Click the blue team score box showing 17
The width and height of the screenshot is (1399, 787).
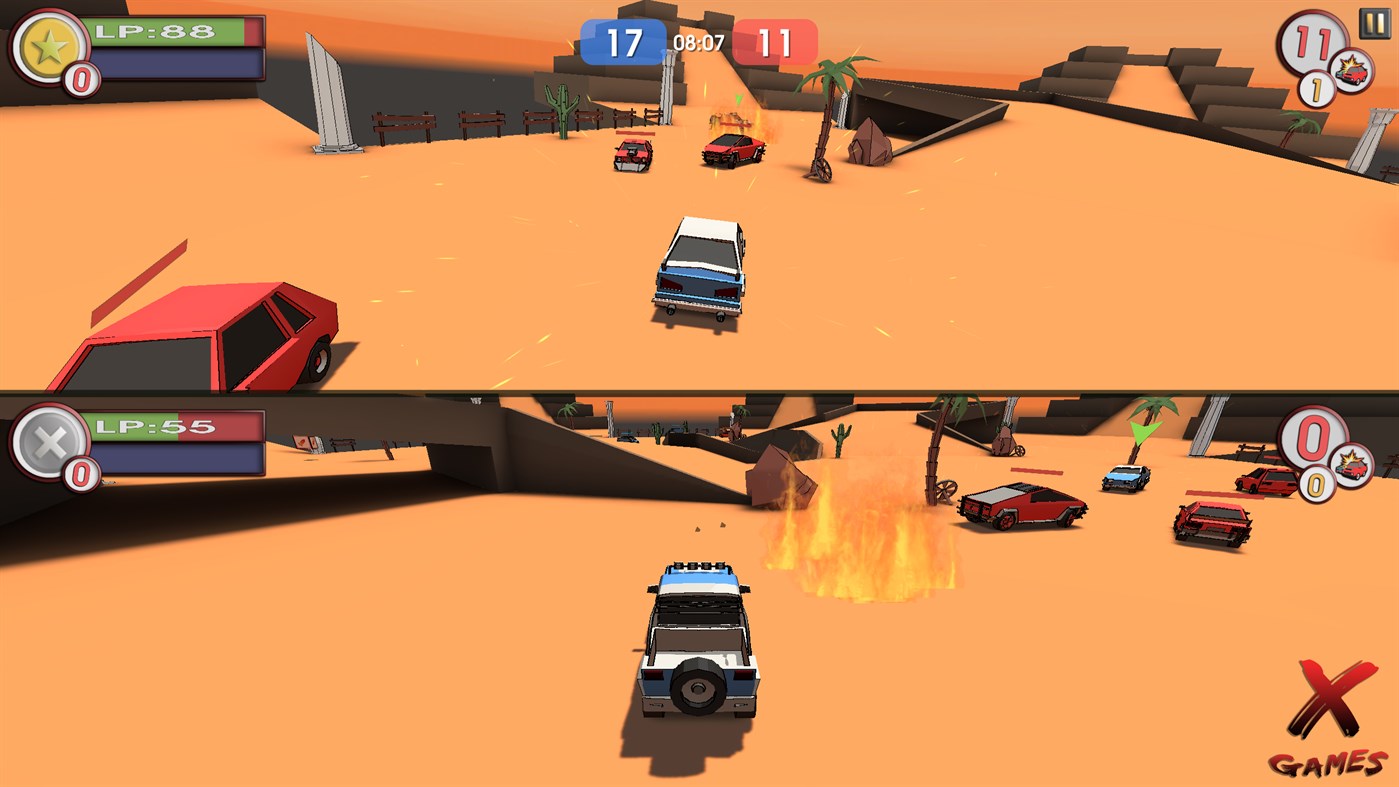click(x=624, y=41)
